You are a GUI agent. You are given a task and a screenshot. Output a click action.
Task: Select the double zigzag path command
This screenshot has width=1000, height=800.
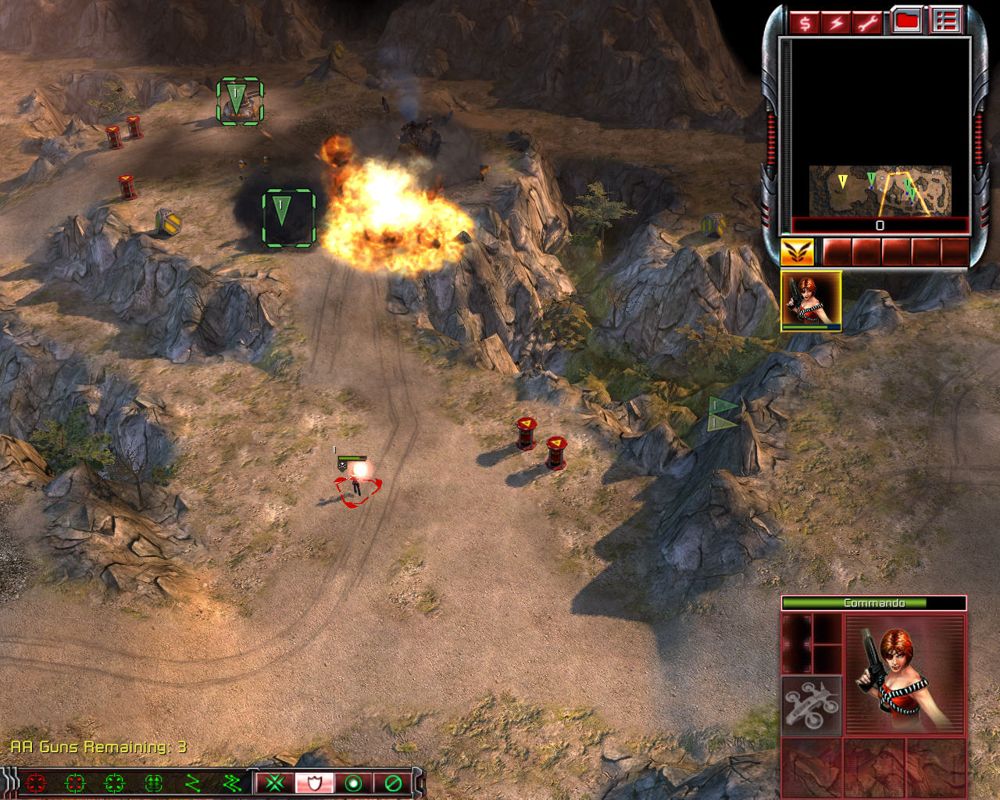pyautogui.click(x=232, y=782)
